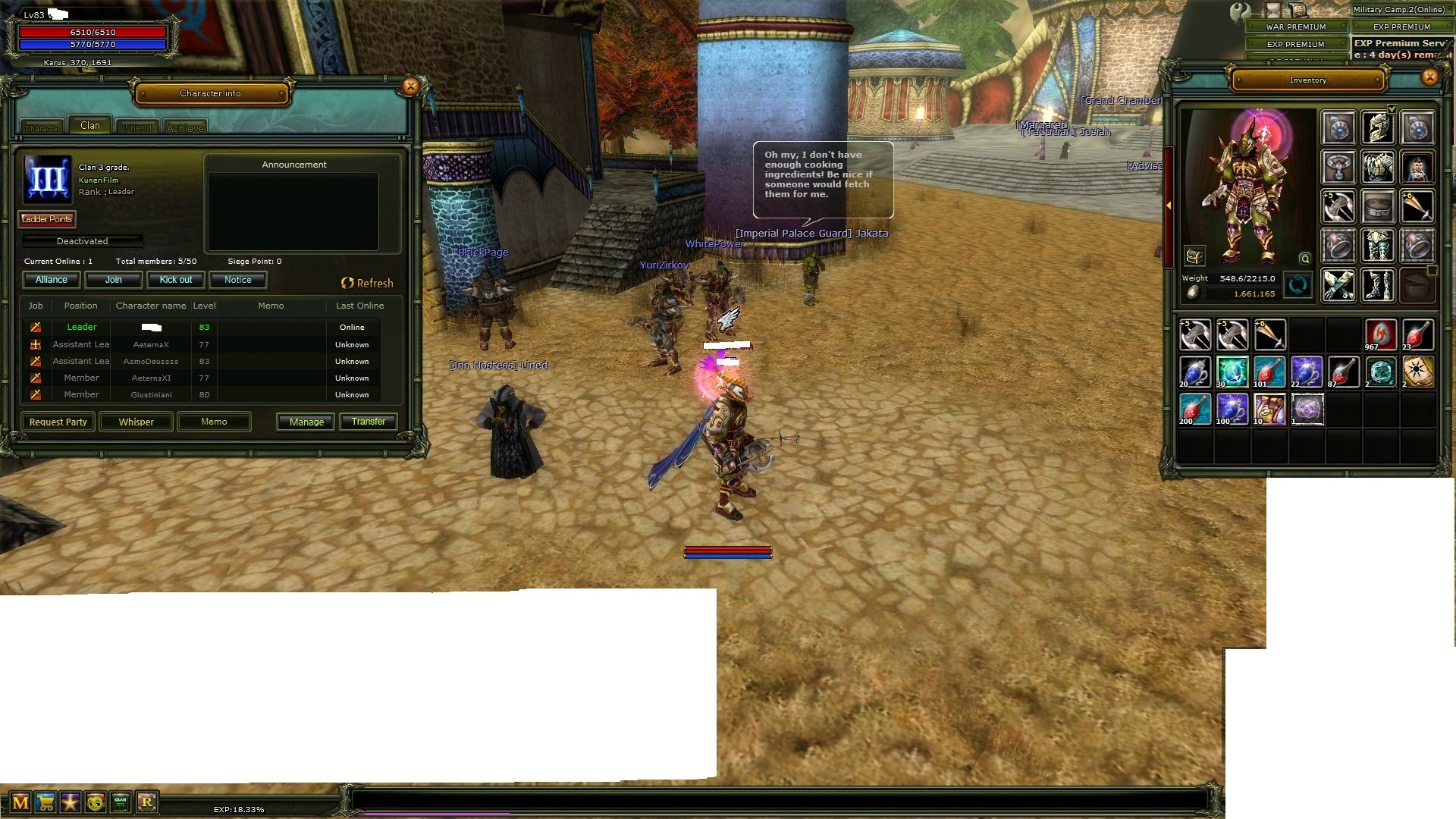The image size is (1456, 819).
Task: Collapse the Inventory panel side arrow
Action: tap(1169, 205)
